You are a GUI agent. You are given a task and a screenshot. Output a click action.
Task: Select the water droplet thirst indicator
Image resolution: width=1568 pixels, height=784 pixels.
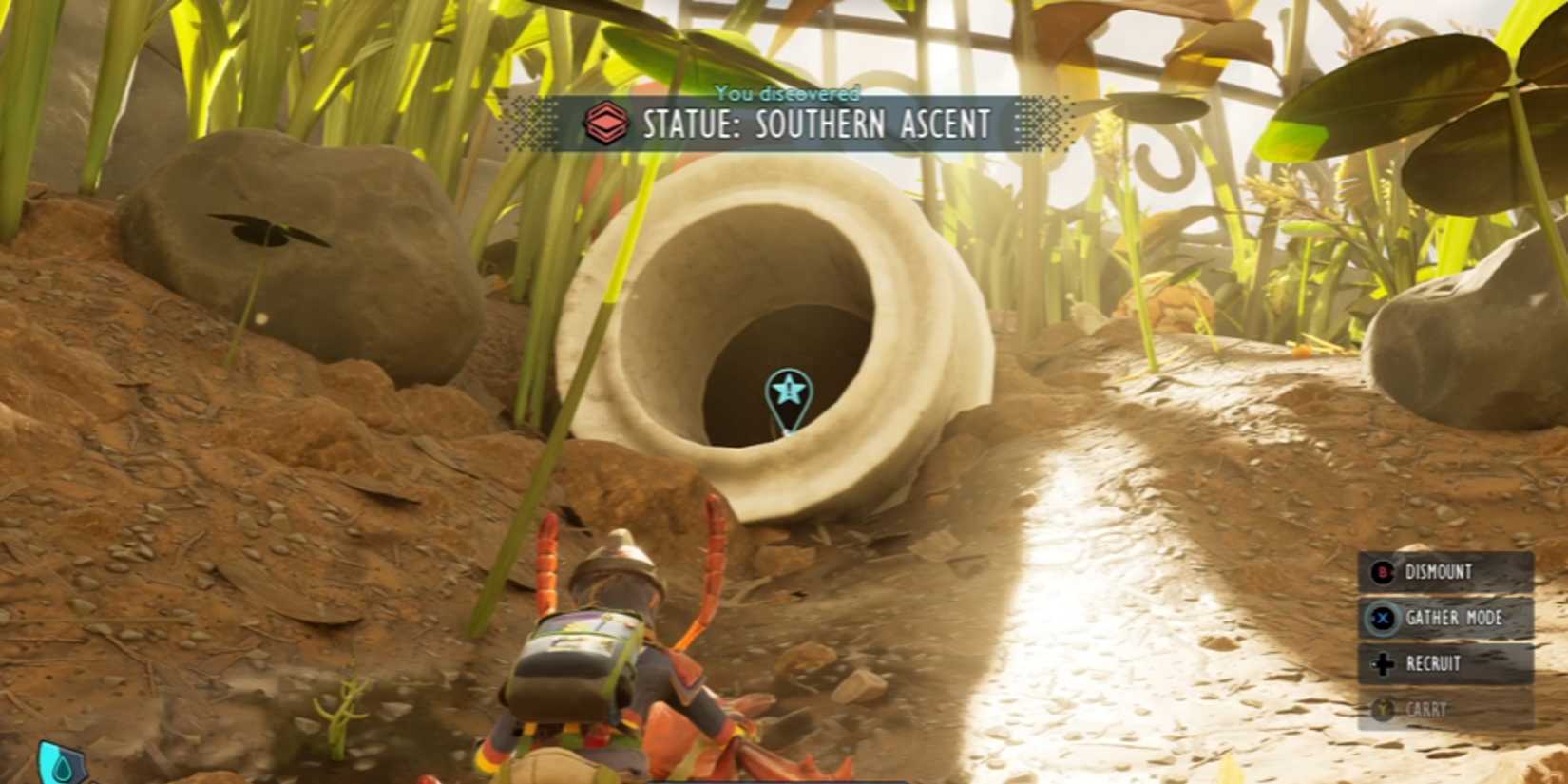coord(63,767)
